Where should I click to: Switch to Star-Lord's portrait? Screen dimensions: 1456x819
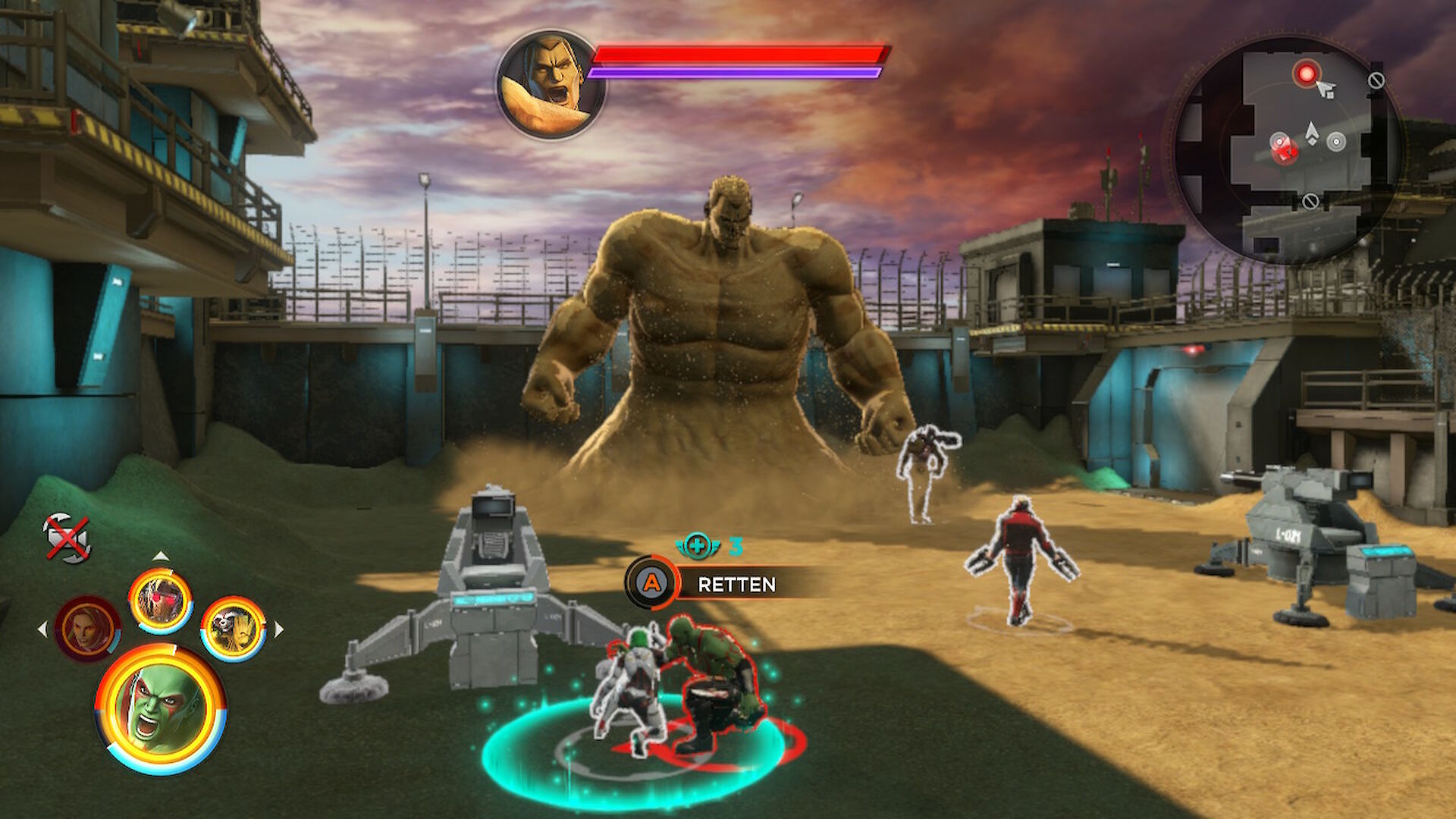tap(160, 601)
